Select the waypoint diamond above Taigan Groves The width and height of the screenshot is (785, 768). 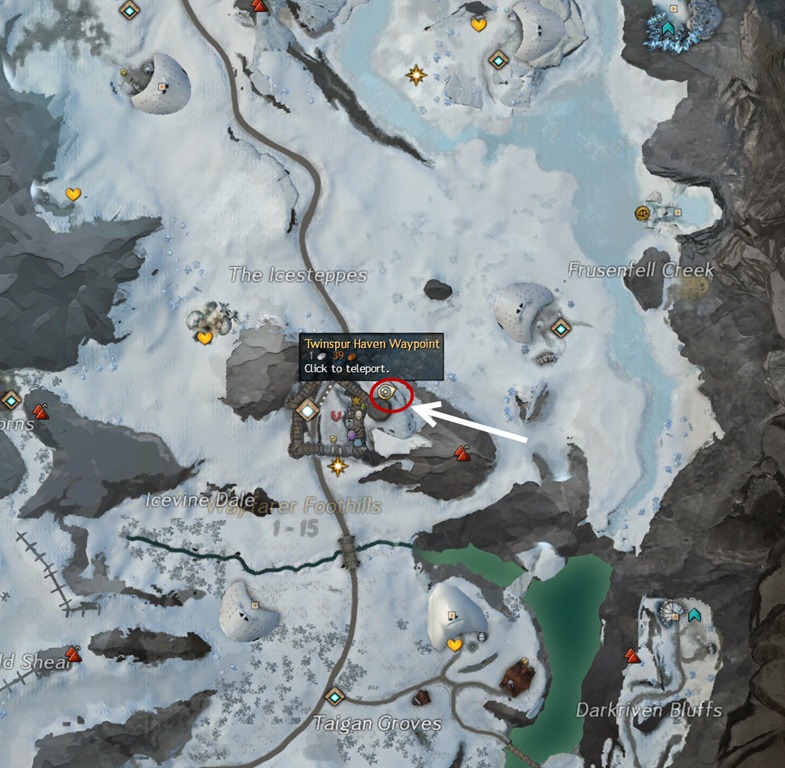point(334,696)
